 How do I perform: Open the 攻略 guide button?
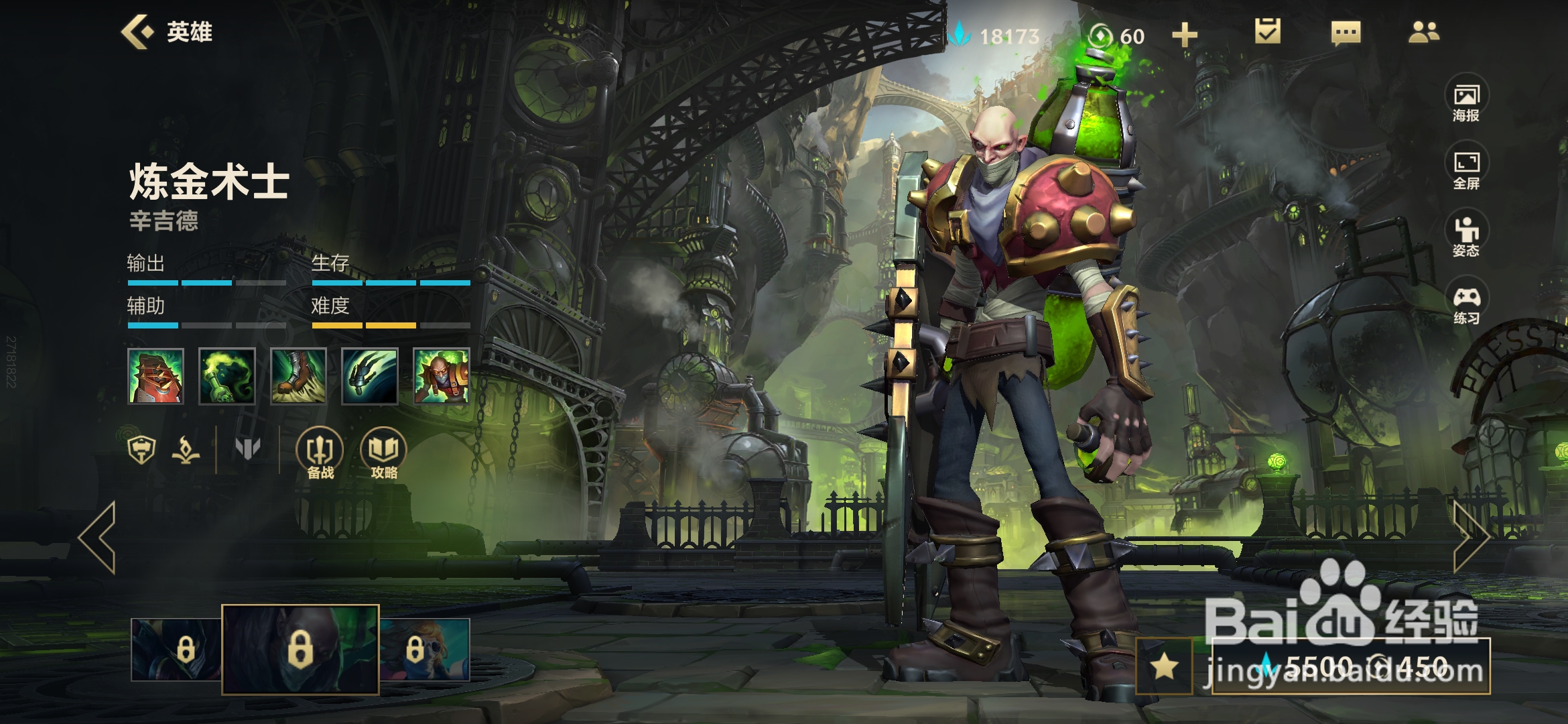pyautogui.click(x=384, y=454)
